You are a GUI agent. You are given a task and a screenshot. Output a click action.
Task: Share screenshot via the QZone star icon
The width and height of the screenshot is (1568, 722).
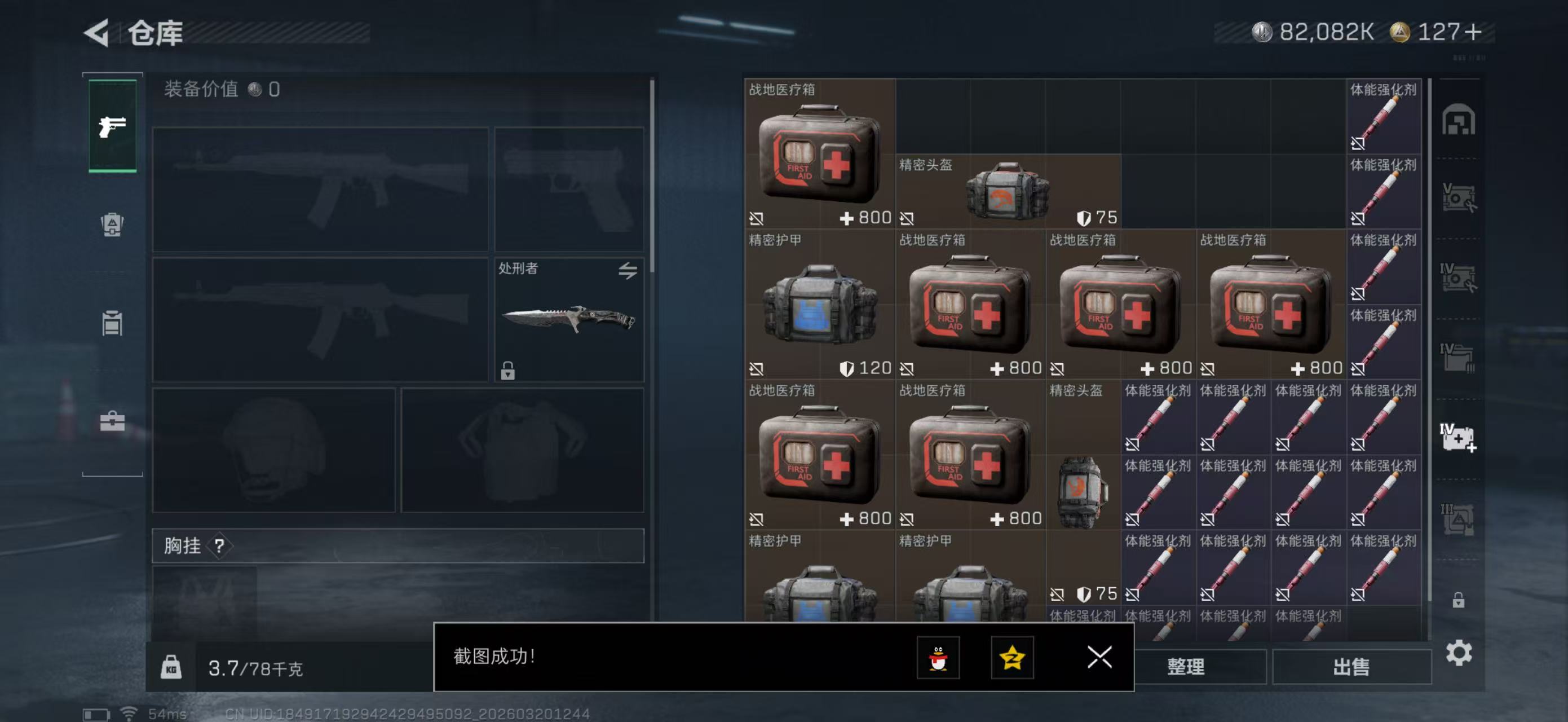pyautogui.click(x=1015, y=659)
